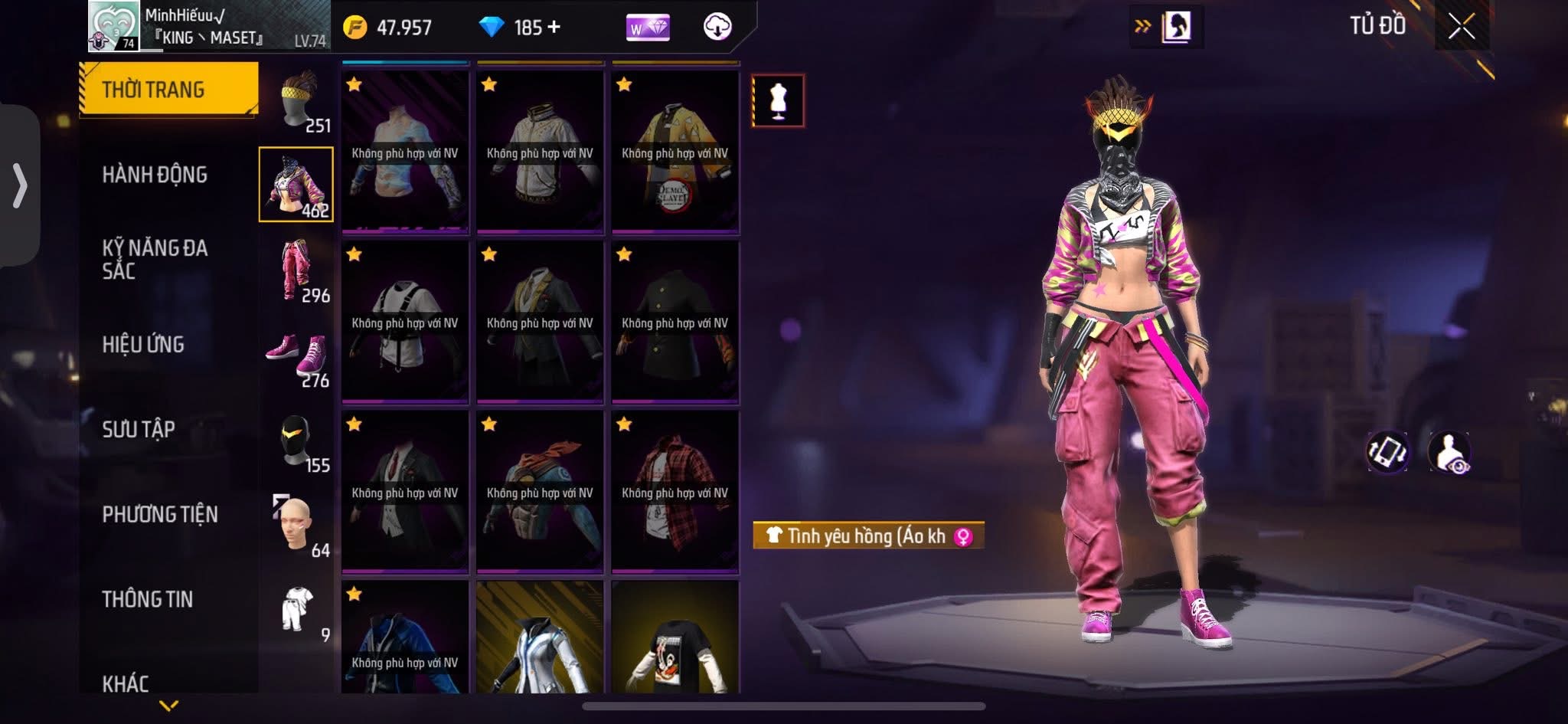Select the face category showing 64
Viewport: 1568px width, 724px height.
[299, 526]
